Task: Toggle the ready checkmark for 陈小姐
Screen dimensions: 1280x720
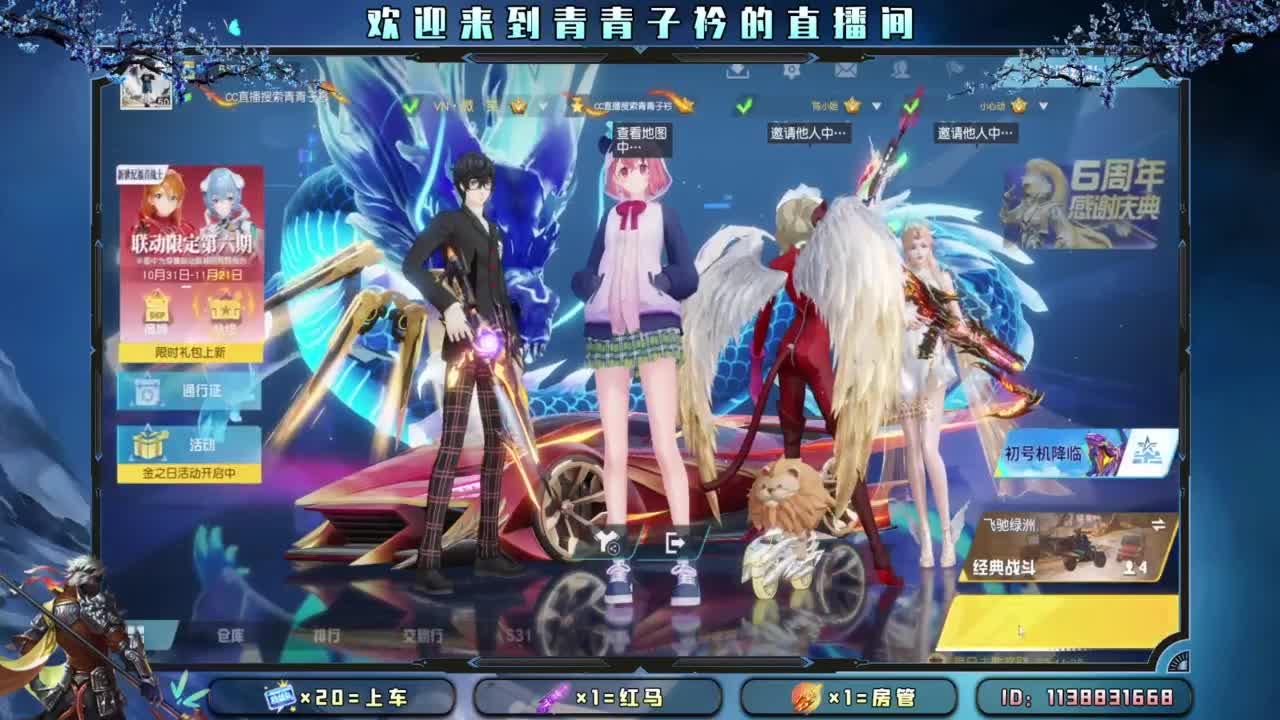Action: tap(745, 106)
